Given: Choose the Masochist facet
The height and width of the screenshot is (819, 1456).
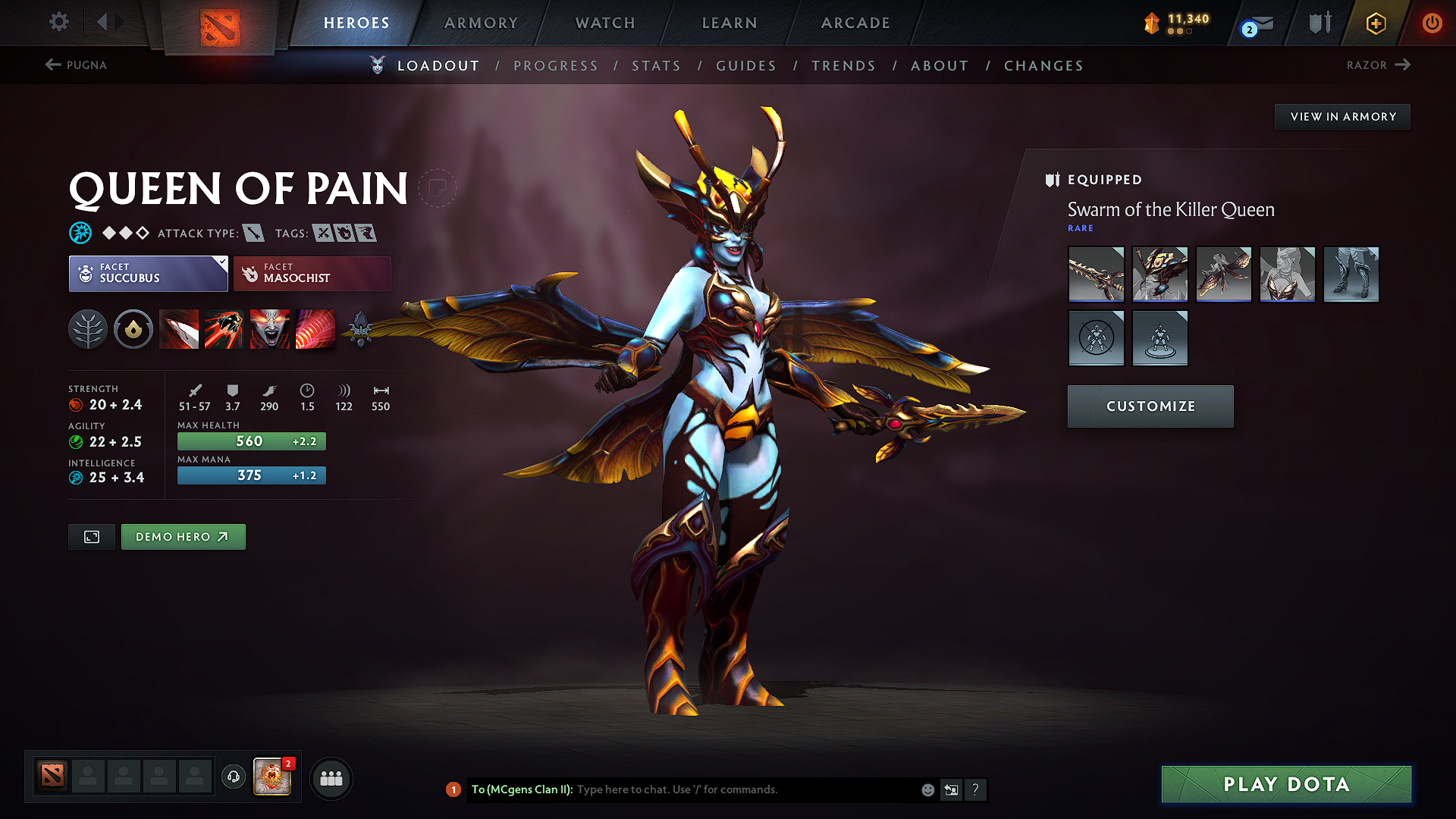Looking at the screenshot, I should 312,274.
